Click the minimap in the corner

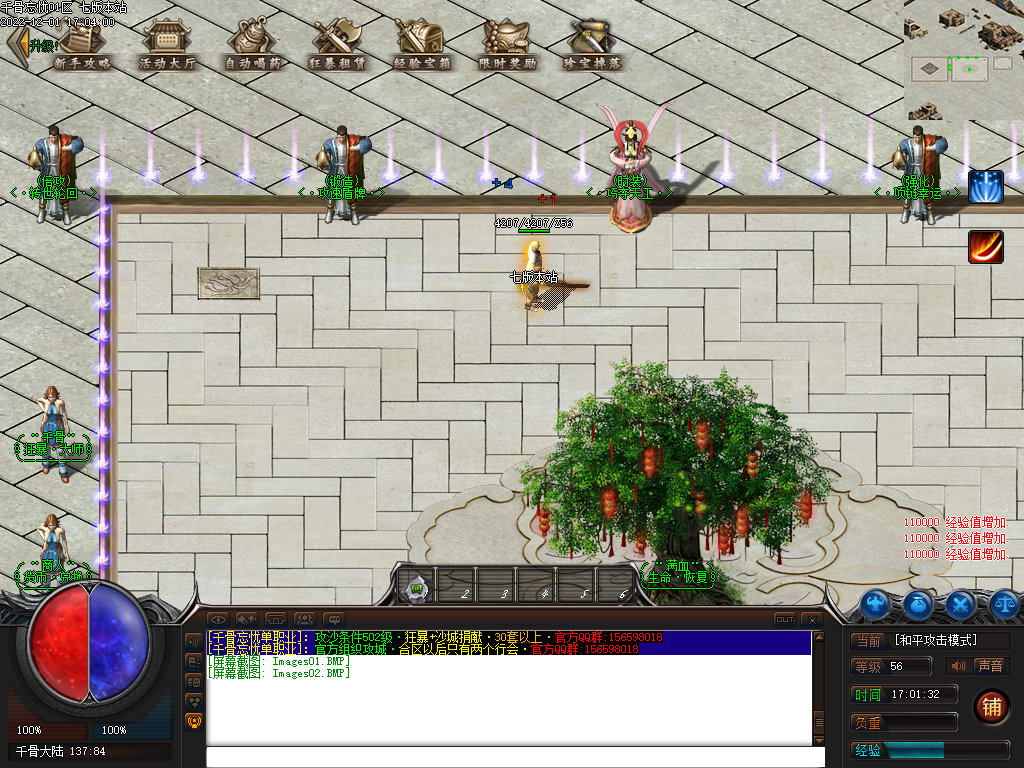(x=963, y=59)
